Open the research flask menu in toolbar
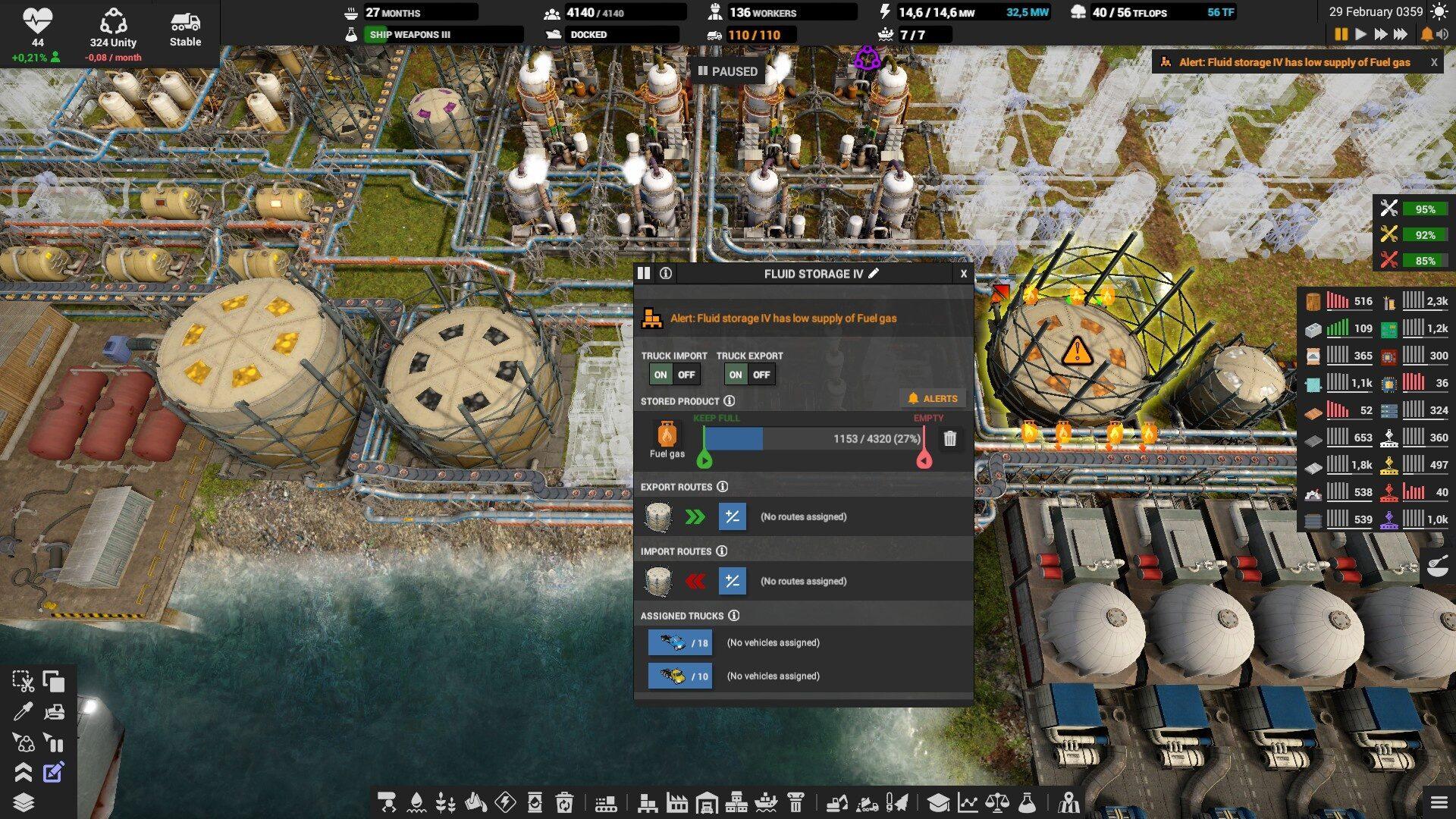 [1027, 802]
